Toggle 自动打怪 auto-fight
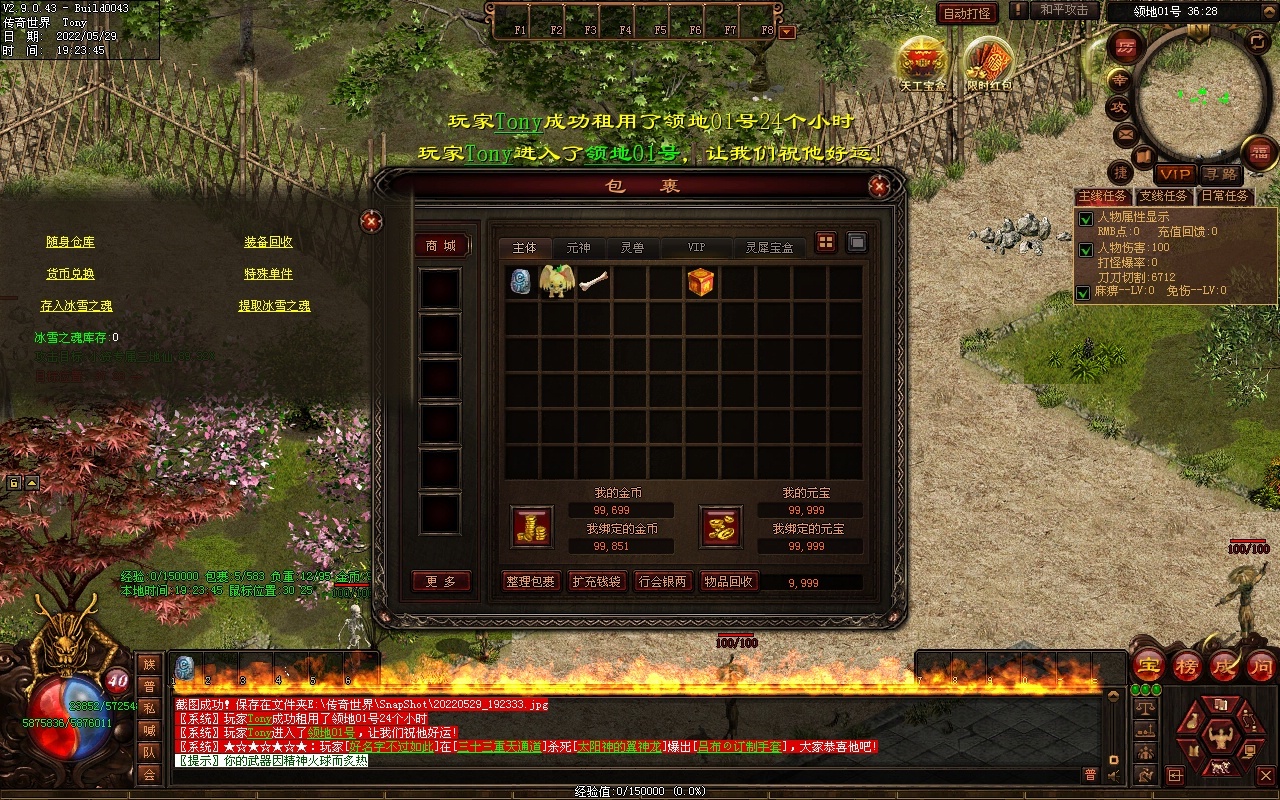The height and width of the screenshot is (800, 1280). (x=967, y=13)
